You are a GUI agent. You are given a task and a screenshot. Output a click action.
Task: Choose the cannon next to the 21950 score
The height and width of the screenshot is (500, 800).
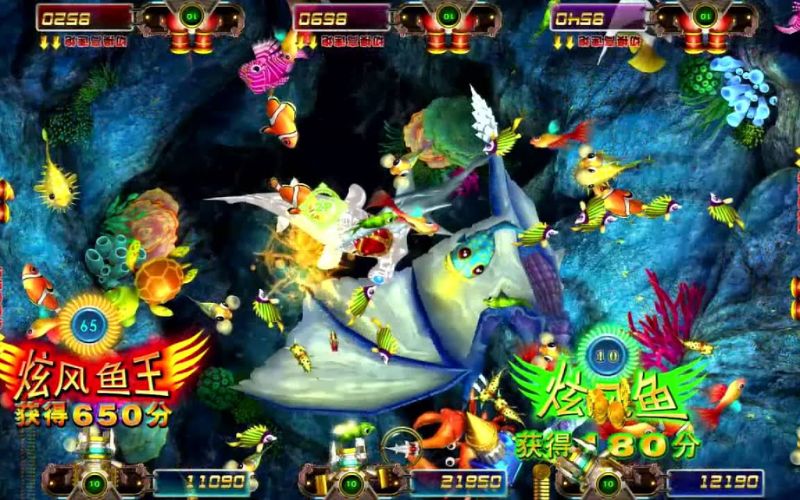pos(351,470)
